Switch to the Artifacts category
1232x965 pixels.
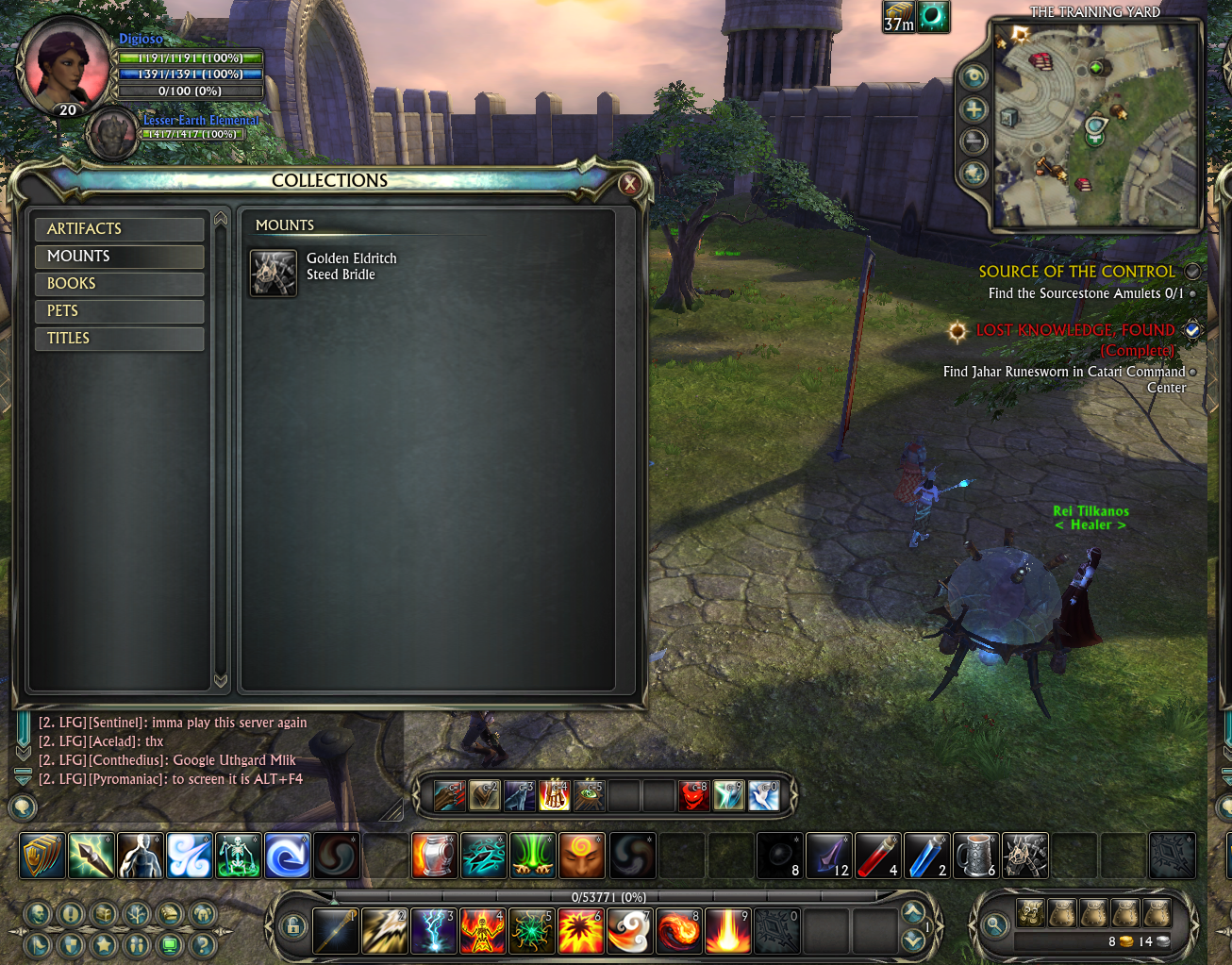click(x=119, y=229)
